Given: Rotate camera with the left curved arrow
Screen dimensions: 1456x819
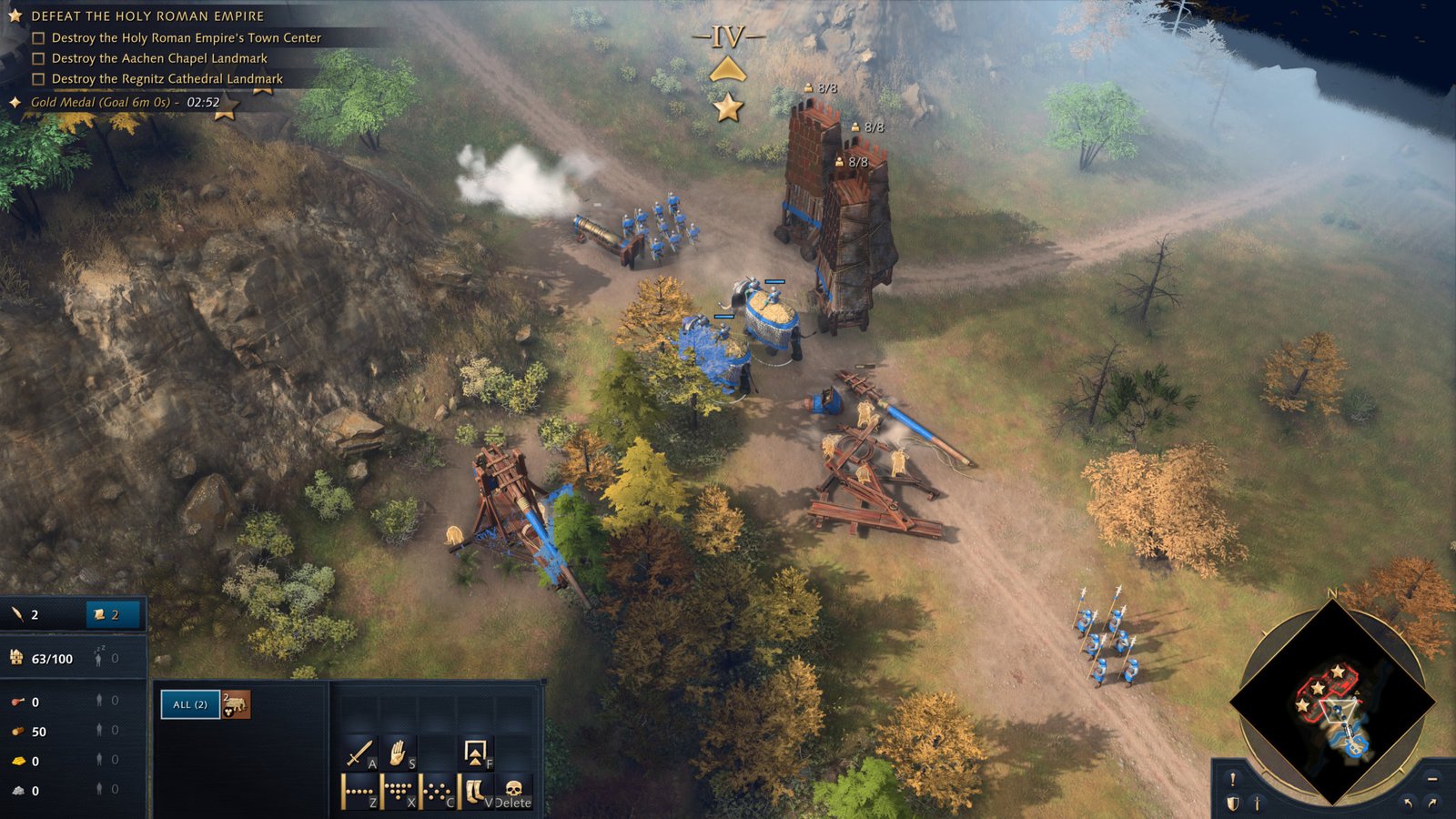Looking at the screenshot, I should pyautogui.click(x=1409, y=803).
